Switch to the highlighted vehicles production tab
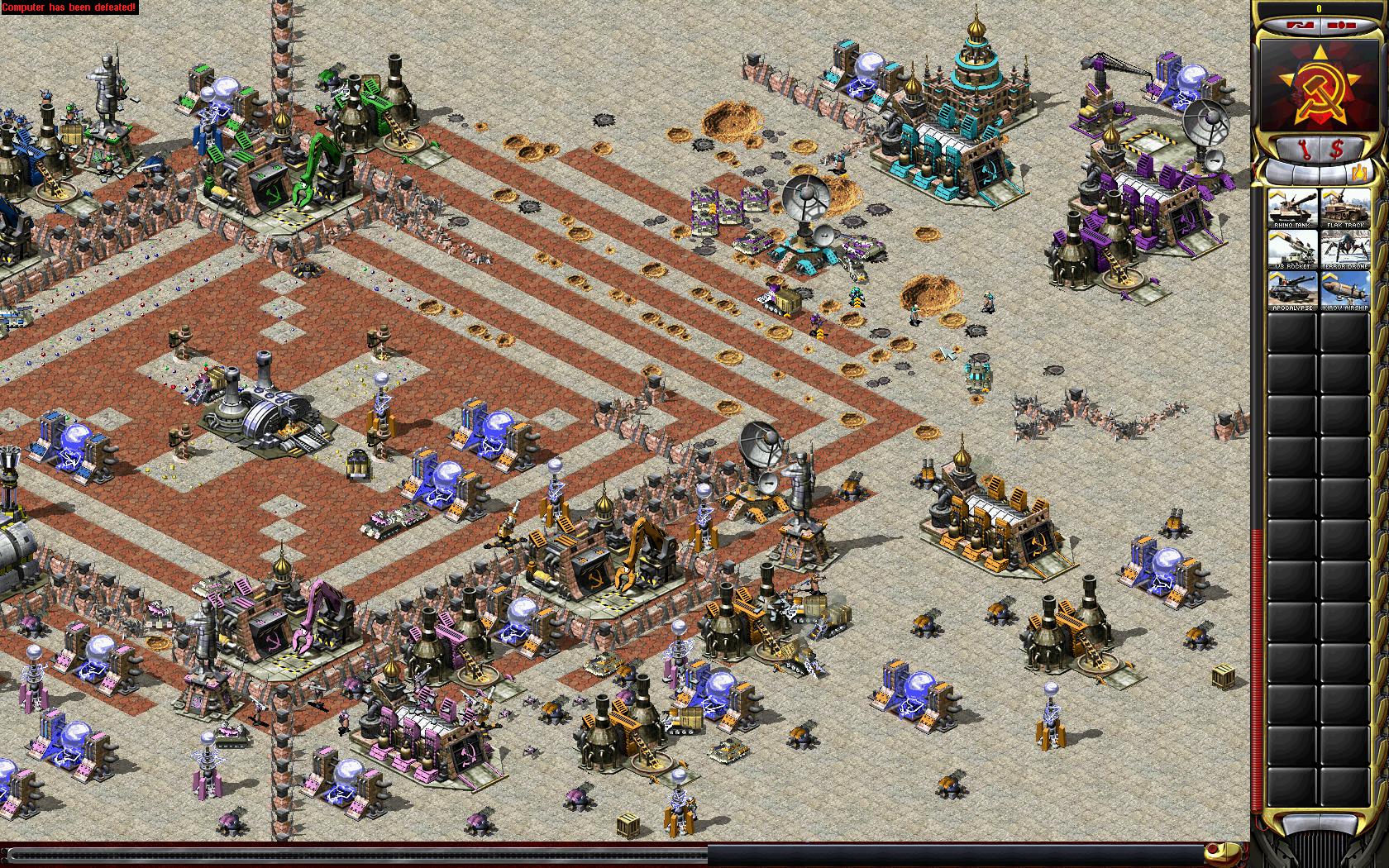The width and height of the screenshot is (1389, 868). [1361, 173]
